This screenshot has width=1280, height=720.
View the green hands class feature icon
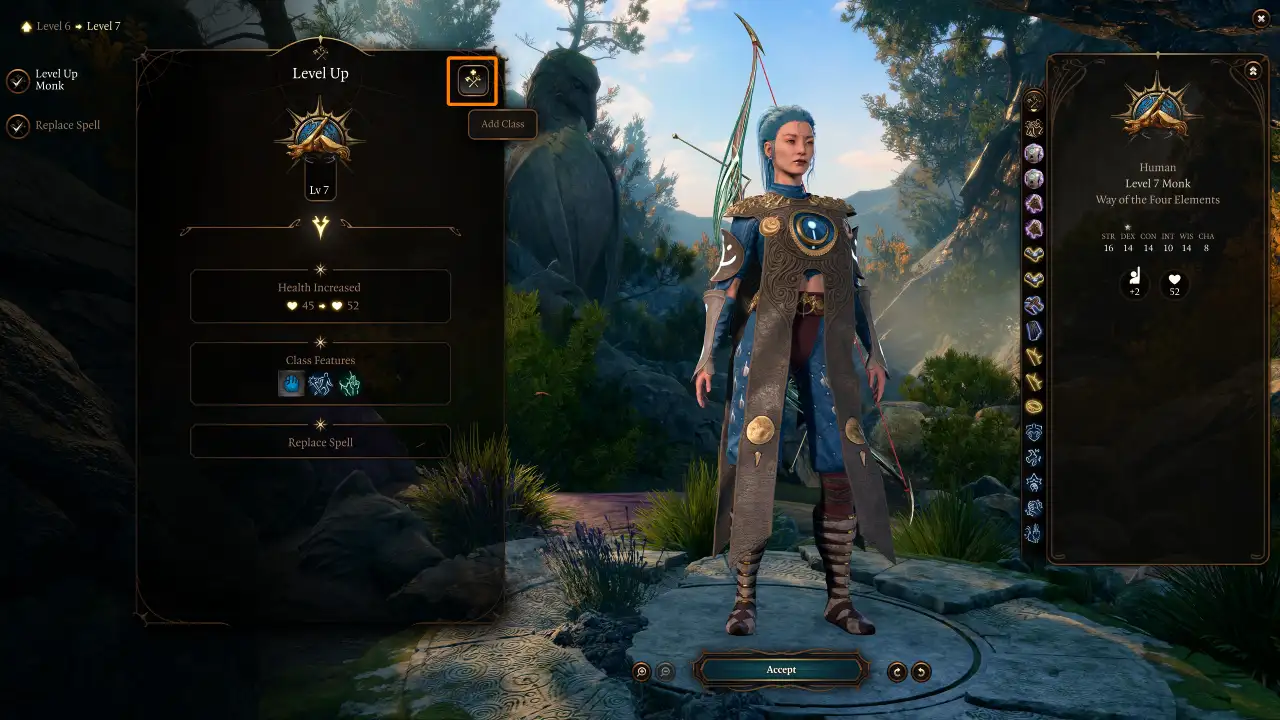[x=350, y=382]
